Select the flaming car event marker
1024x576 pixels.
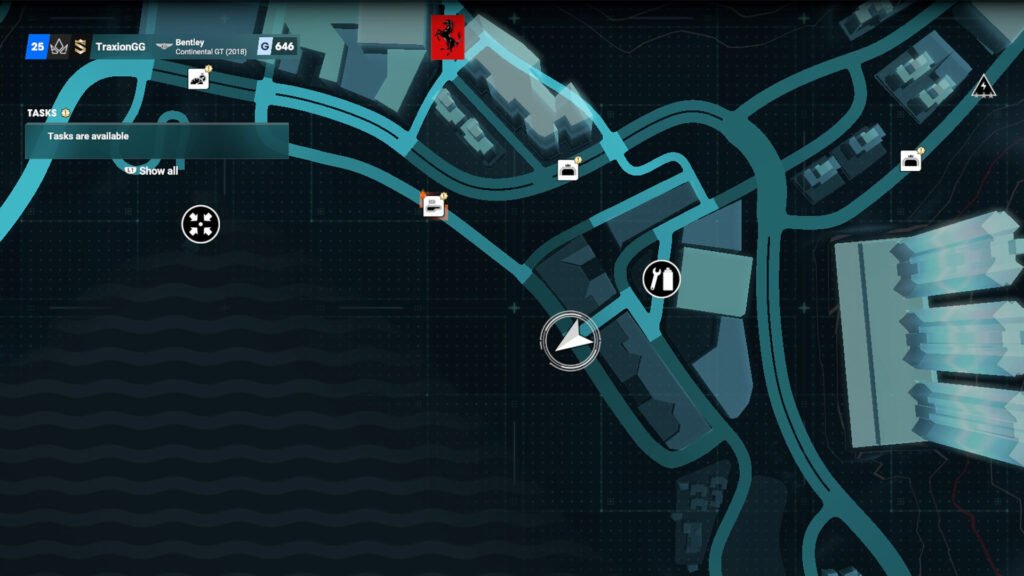pos(433,205)
